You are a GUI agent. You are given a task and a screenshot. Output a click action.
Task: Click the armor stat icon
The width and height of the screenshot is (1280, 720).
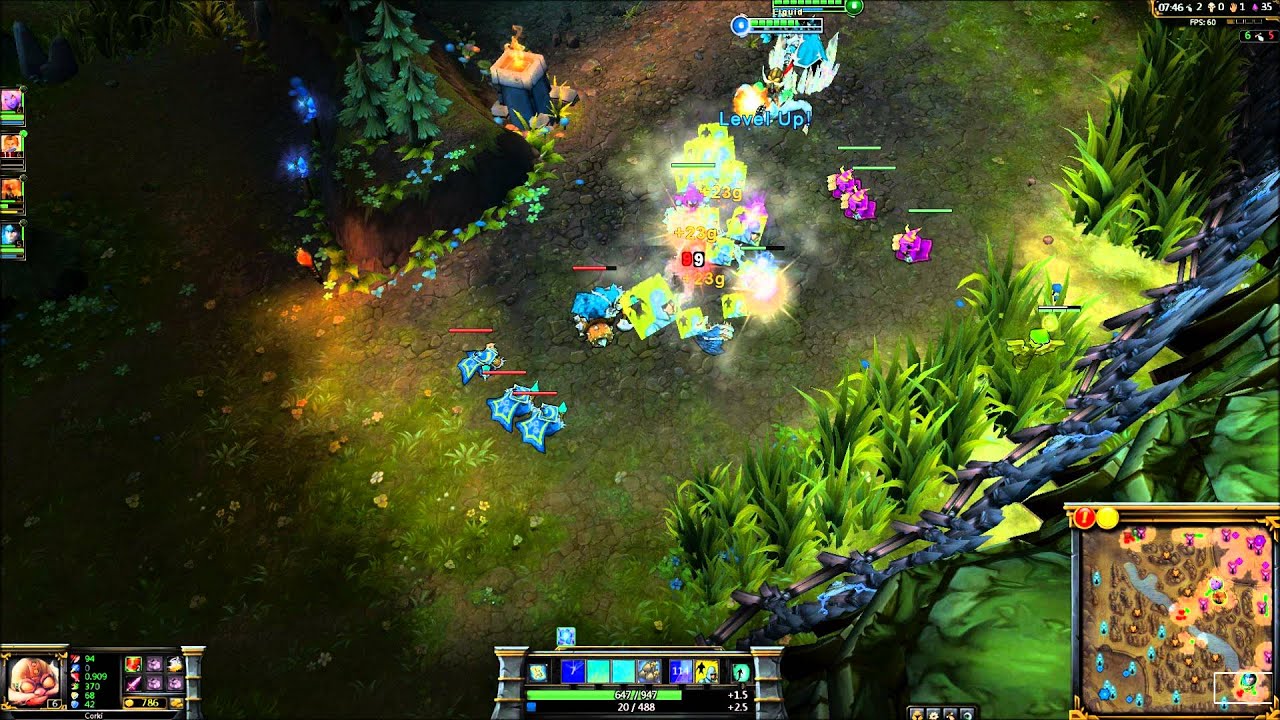pyautogui.click(x=76, y=695)
